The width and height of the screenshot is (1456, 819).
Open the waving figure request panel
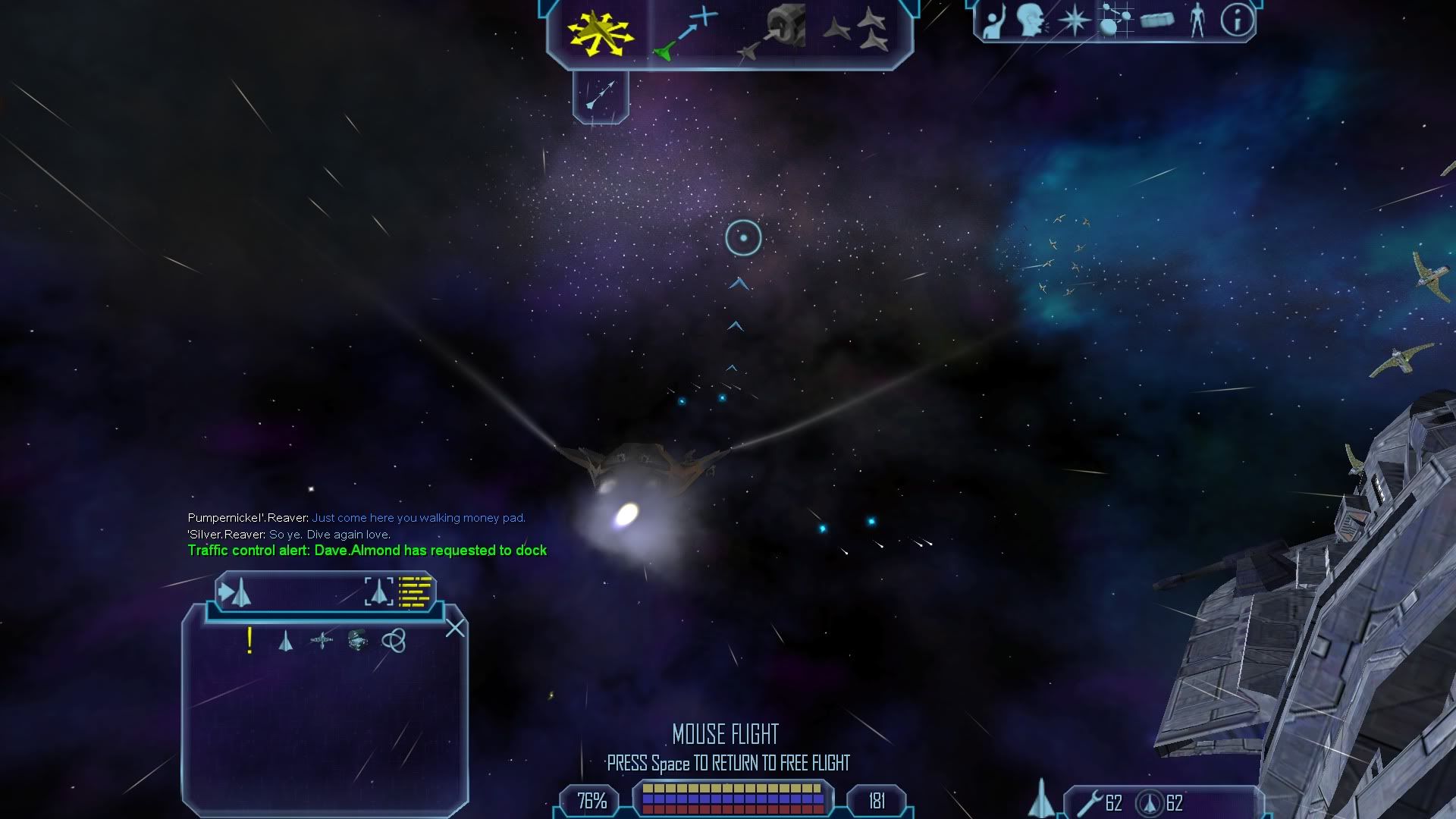click(x=993, y=21)
